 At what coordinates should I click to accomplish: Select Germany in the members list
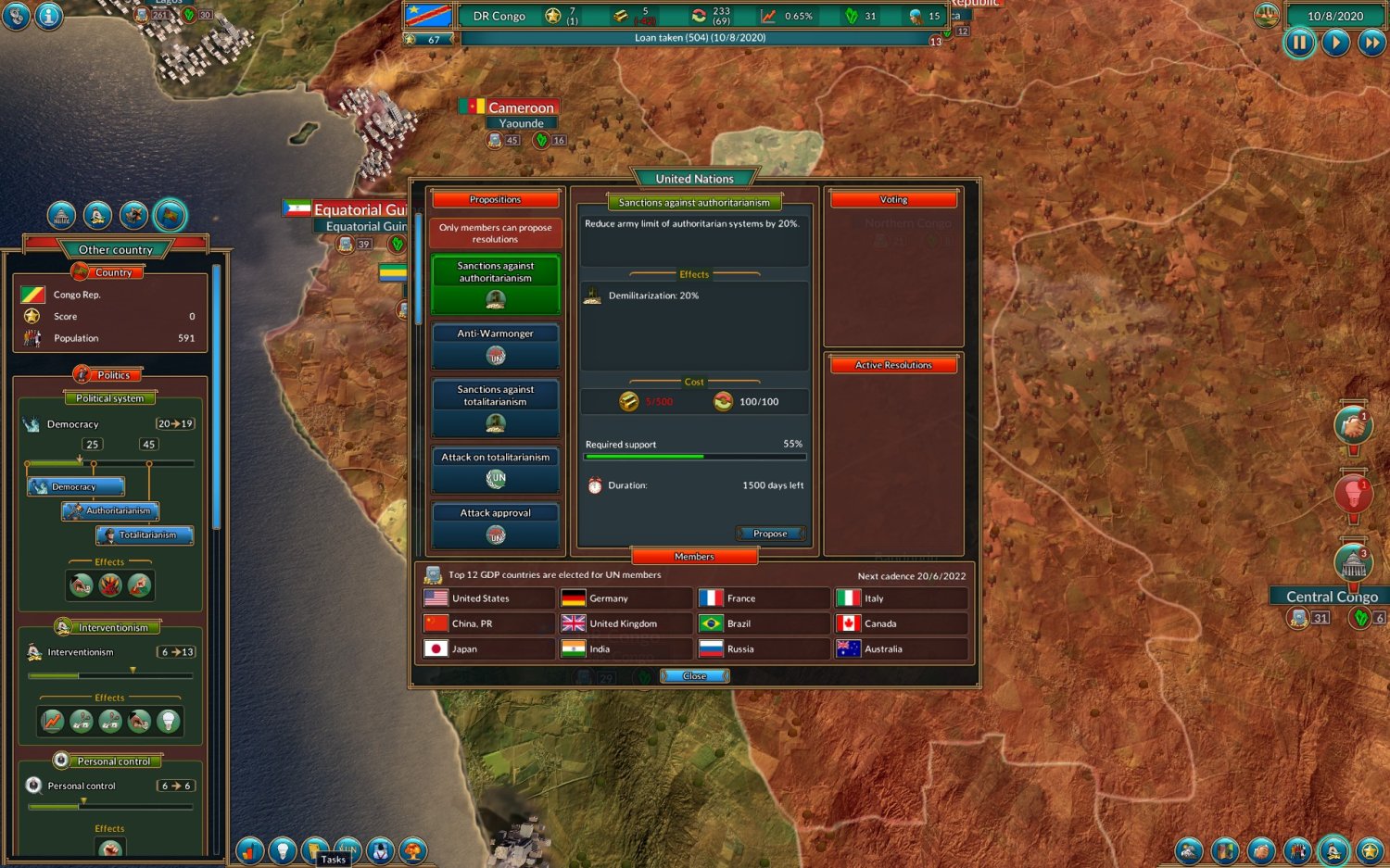tap(625, 598)
